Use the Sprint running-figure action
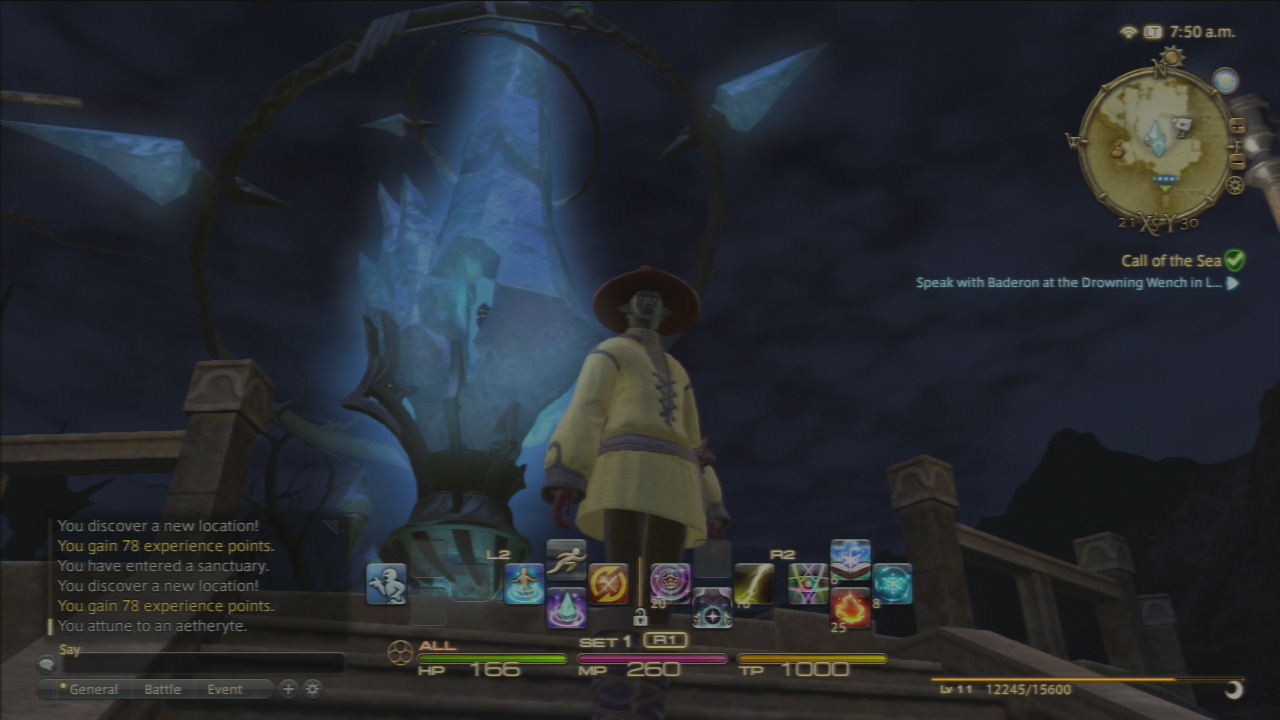The height and width of the screenshot is (720, 1280). click(566, 560)
